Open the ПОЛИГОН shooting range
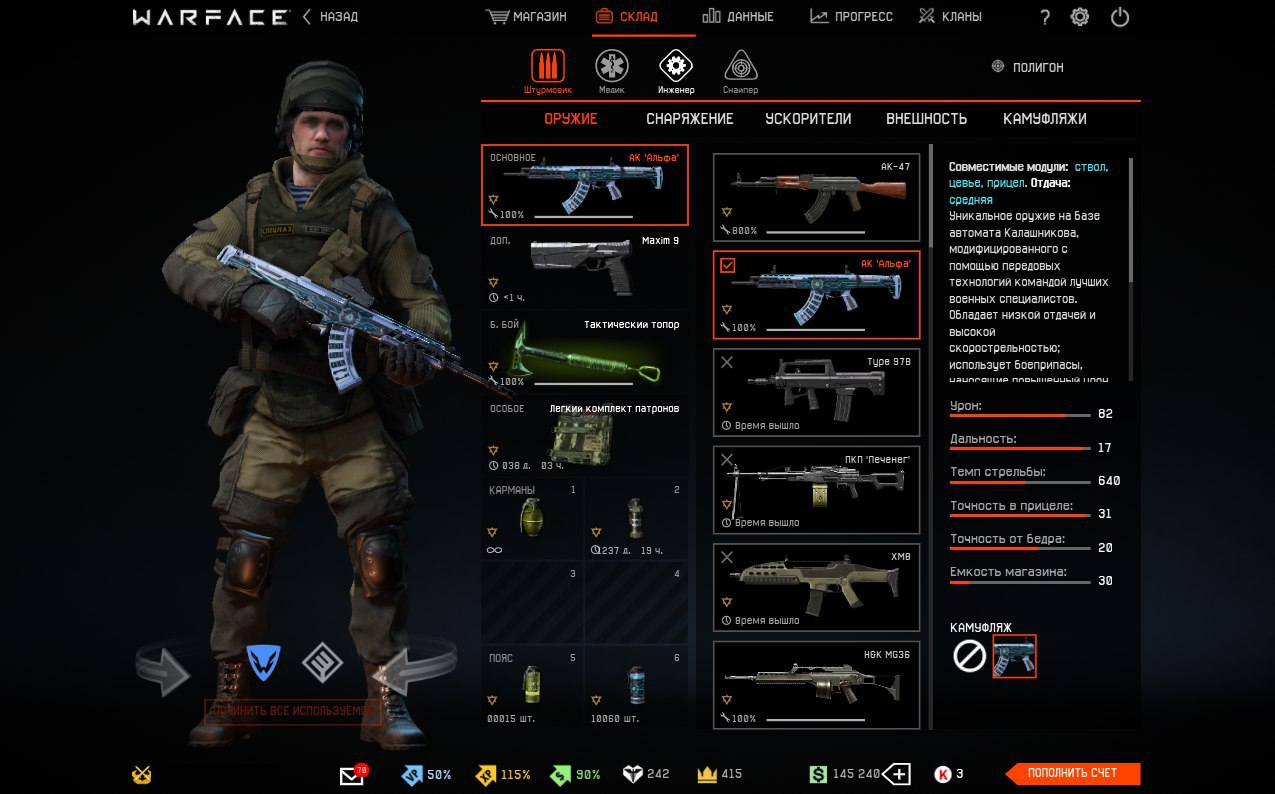The image size is (1275, 794). pyautogui.click(x=1027, y=67)
